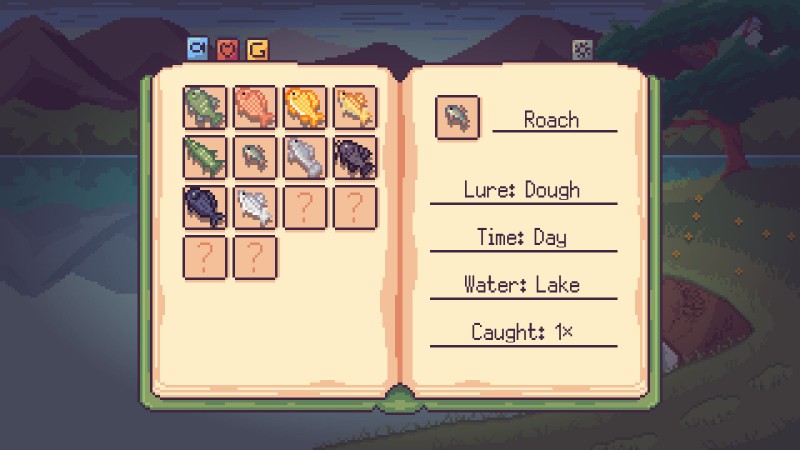Open the red heart tab
The height and width of the screenshot is (450, 800).
(x=228, y=48)
